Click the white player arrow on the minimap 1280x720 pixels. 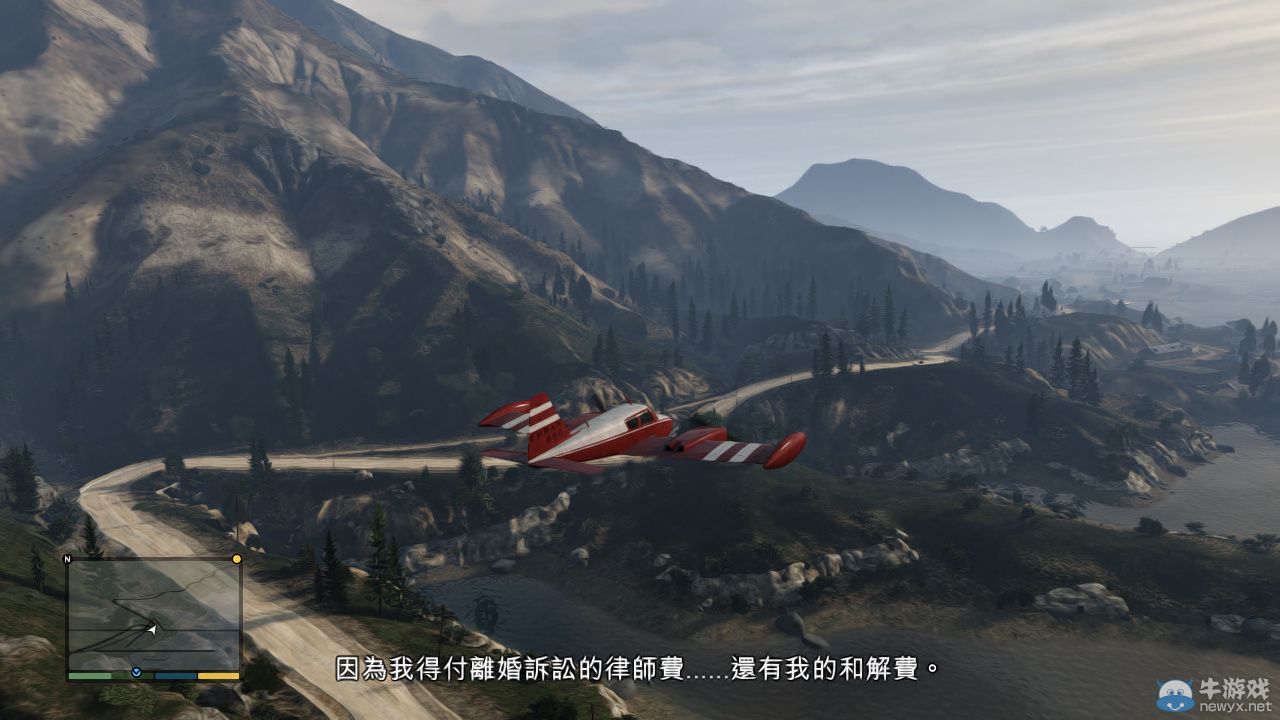[152, 630]
